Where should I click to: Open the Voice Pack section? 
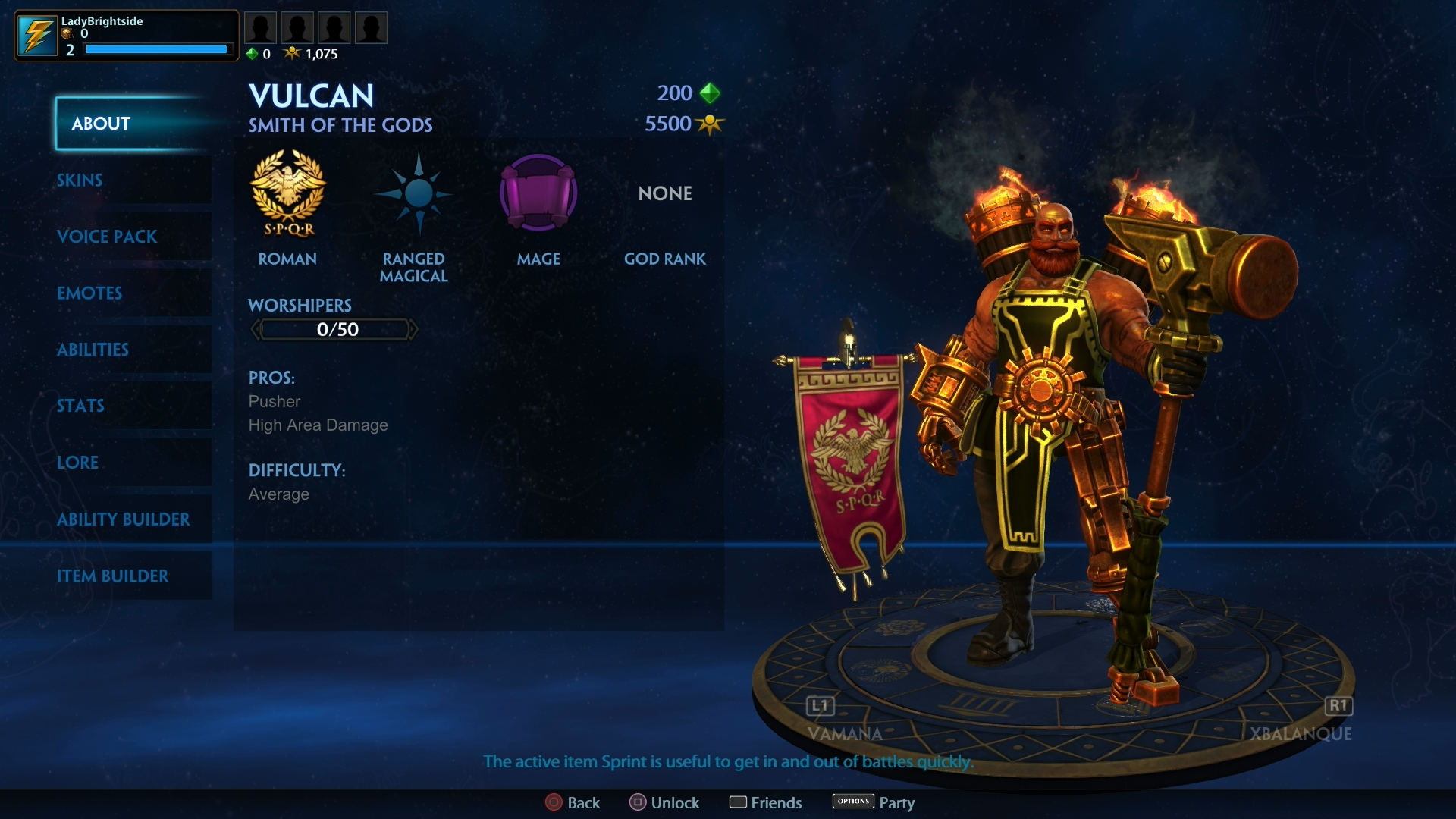(x=106, y=237)
